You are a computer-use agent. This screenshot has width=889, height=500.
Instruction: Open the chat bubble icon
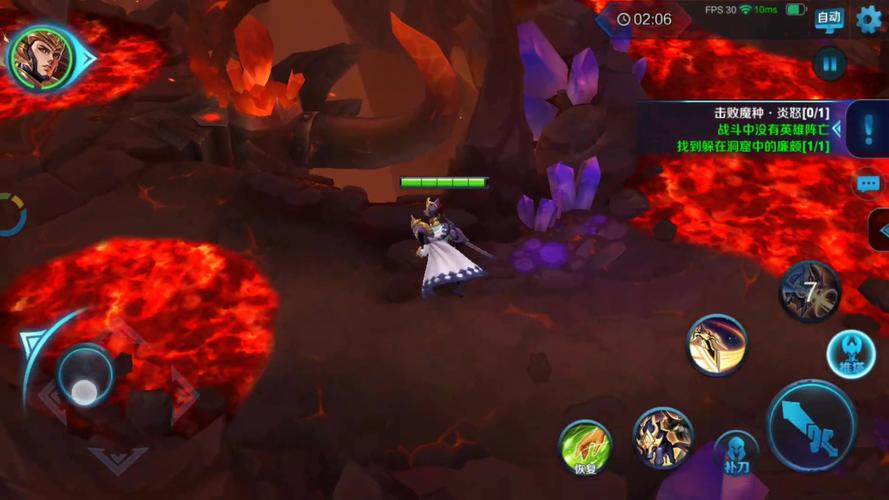(x=868, y=184)
